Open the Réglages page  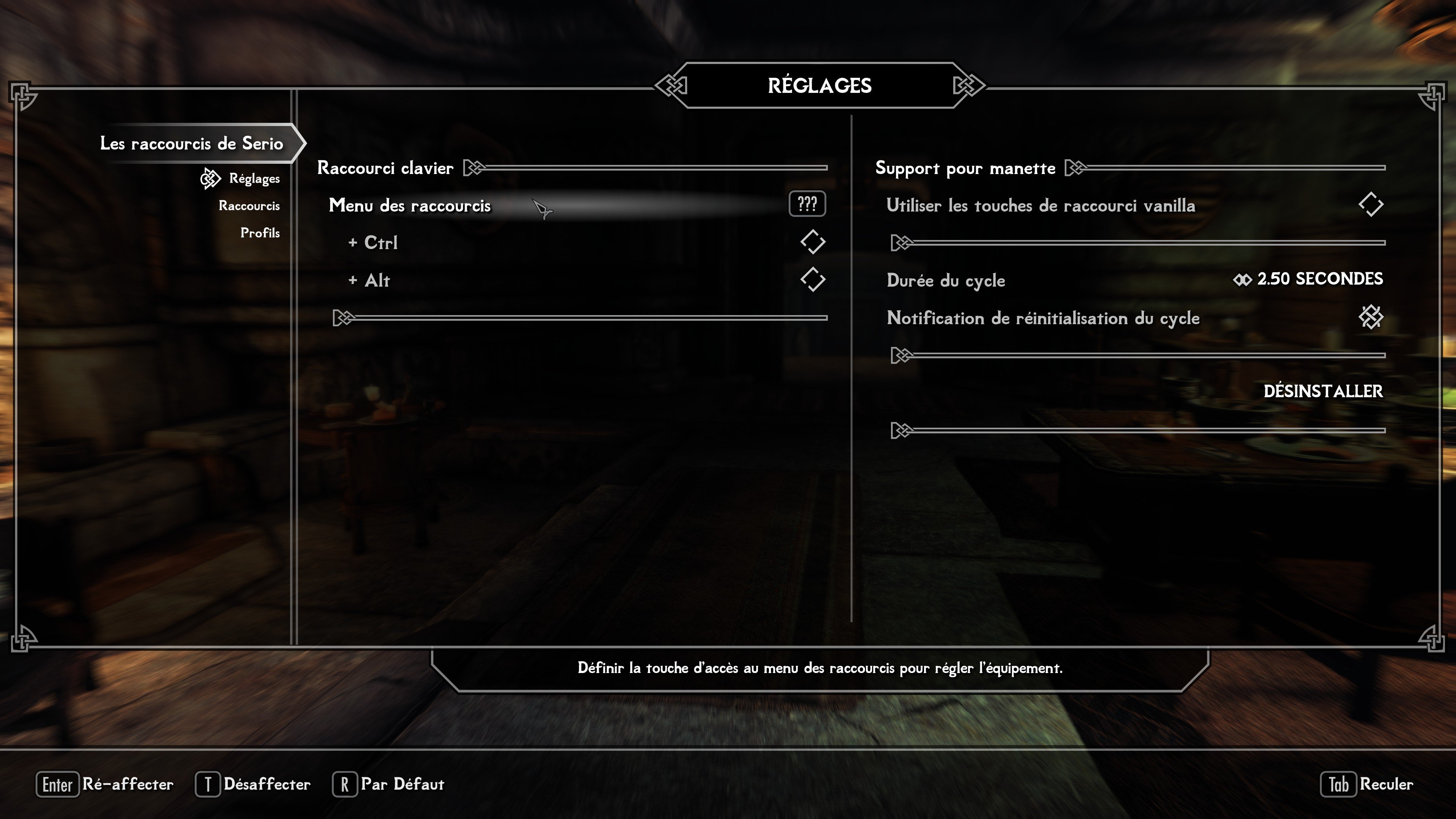254,179
